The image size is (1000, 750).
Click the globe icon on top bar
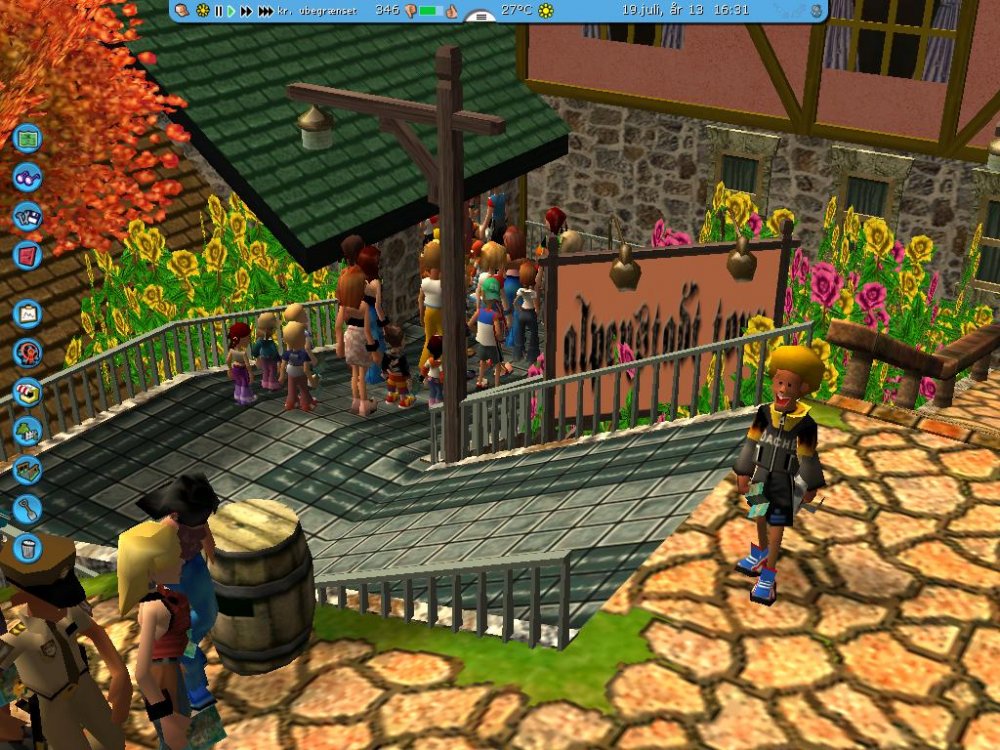click(816, 11)
